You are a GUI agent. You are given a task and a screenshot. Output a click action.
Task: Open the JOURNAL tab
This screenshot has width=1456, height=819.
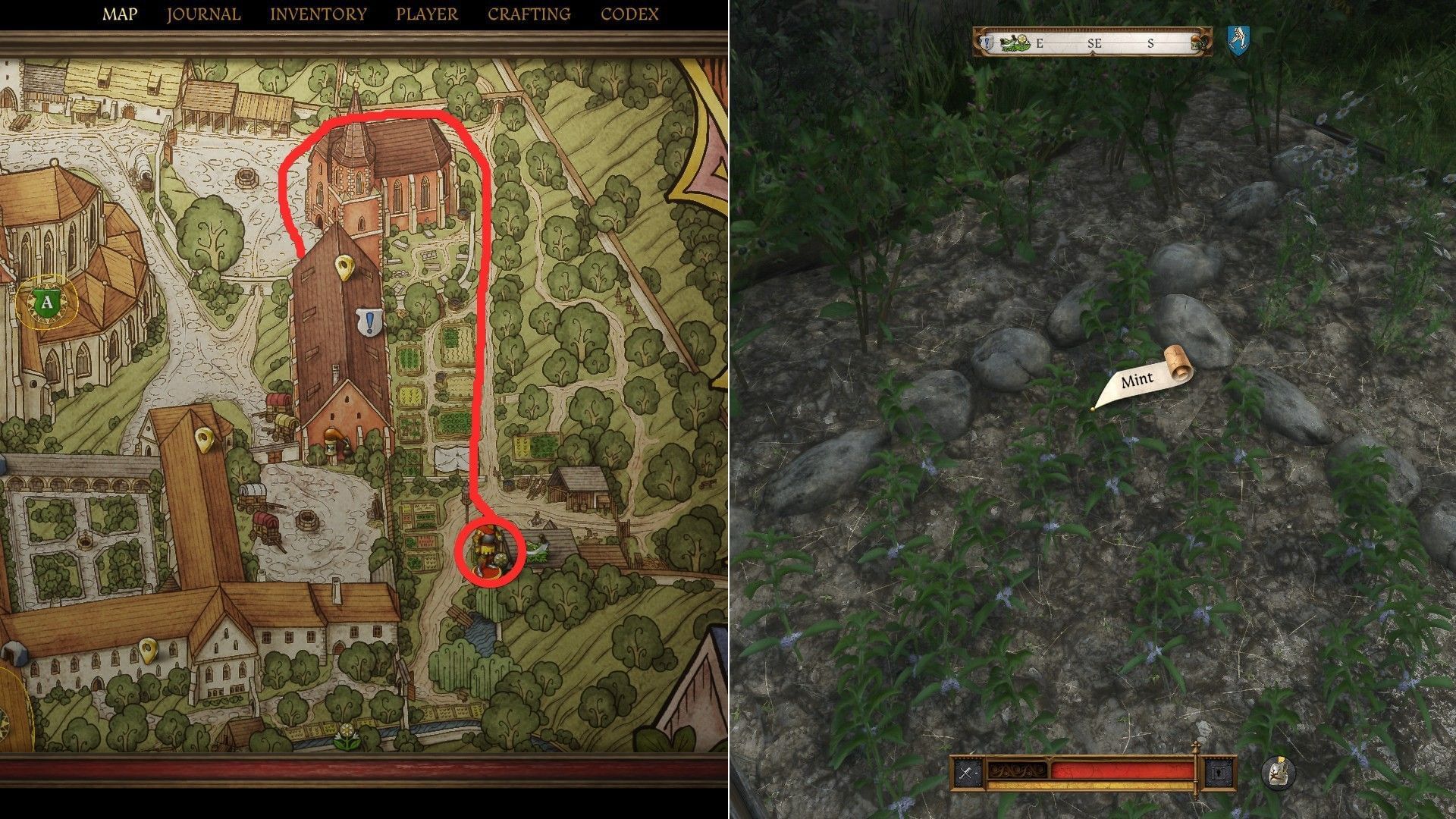203,13
